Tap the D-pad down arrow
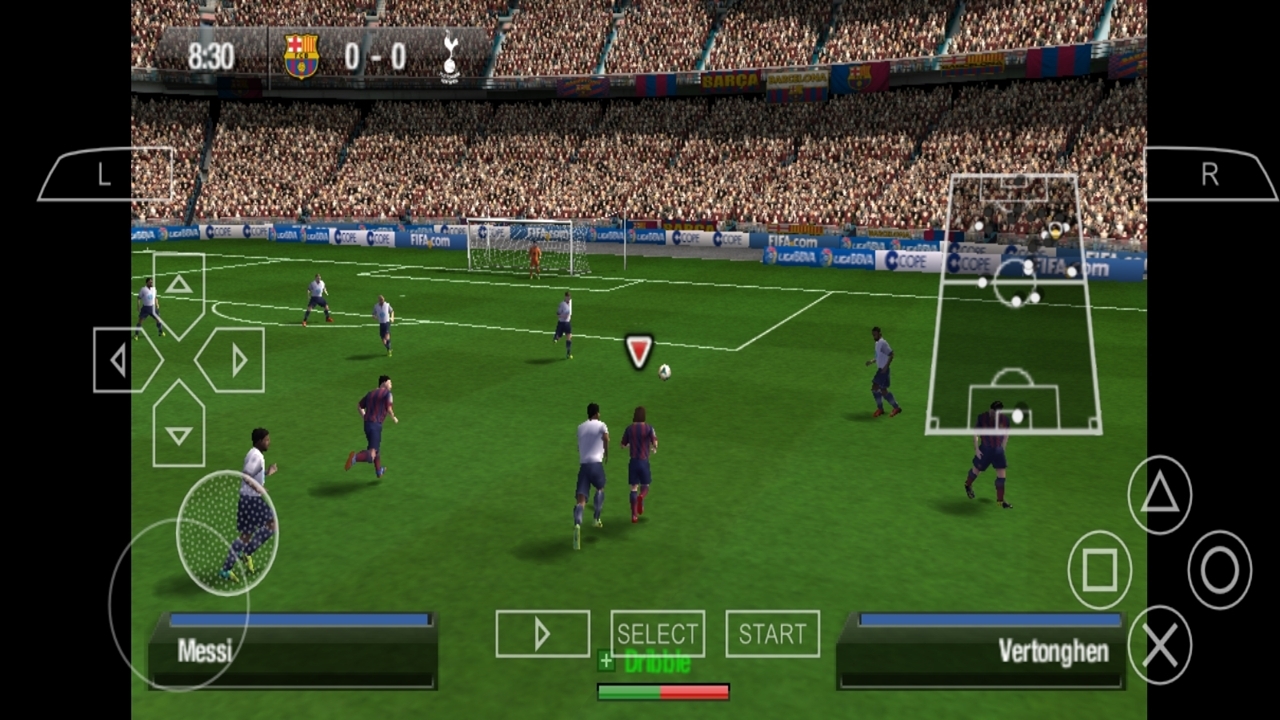The height and width of the screenshot is (720, 1280). tap(179, 432)
